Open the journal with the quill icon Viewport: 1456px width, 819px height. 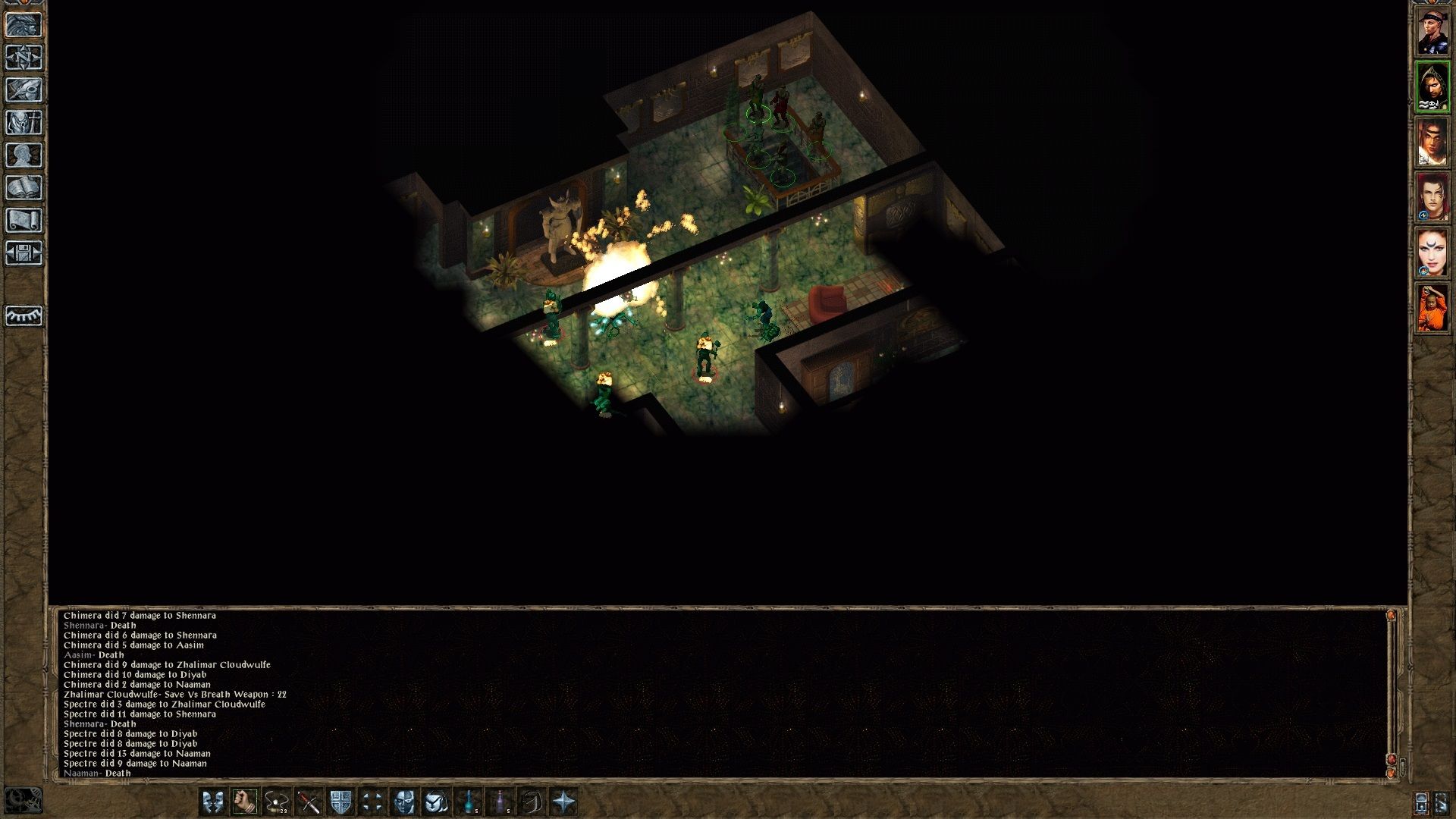(23, 90)
